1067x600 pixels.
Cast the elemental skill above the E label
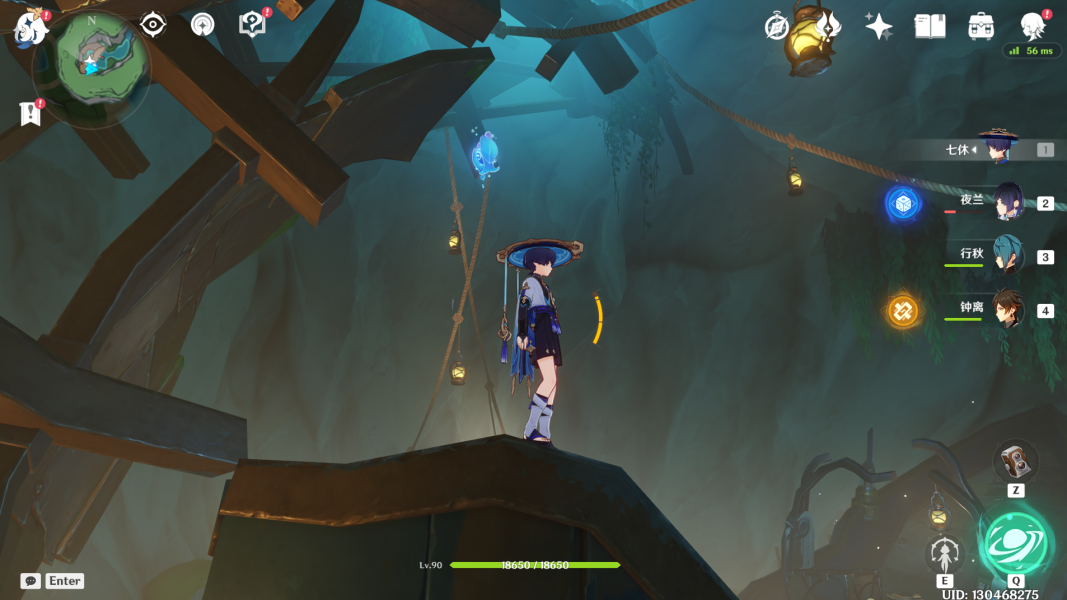pos(945,553)
